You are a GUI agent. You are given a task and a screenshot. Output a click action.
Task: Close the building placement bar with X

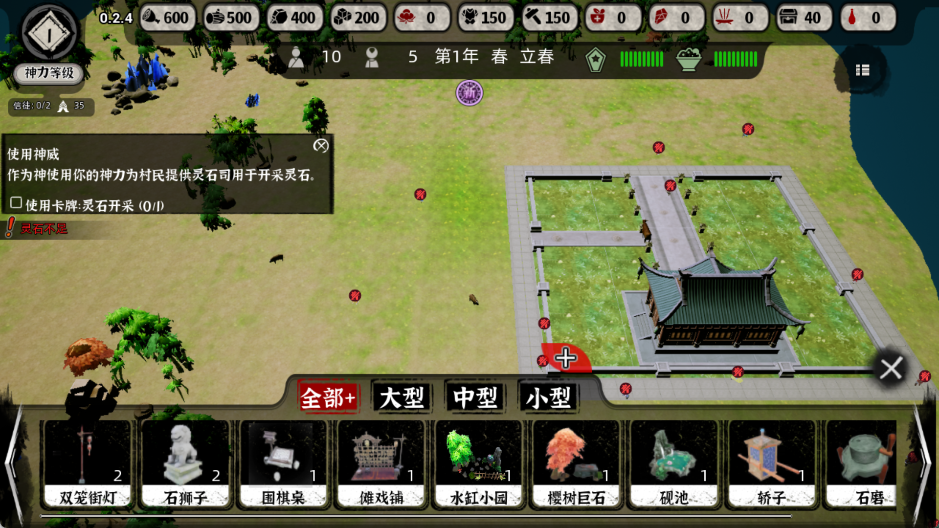pos(890,369)
